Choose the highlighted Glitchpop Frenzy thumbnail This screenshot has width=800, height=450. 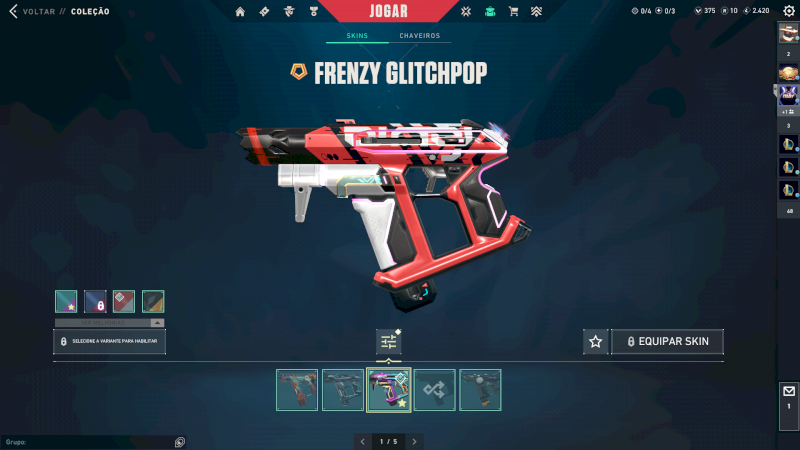(x=389, y=390)
